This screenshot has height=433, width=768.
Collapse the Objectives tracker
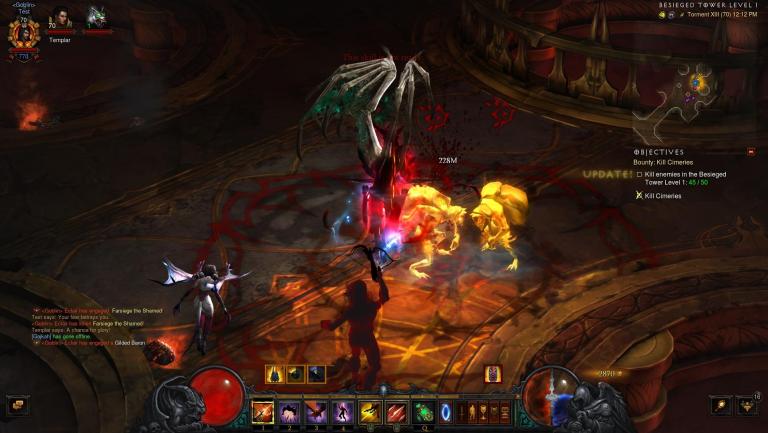pos(751,152)
